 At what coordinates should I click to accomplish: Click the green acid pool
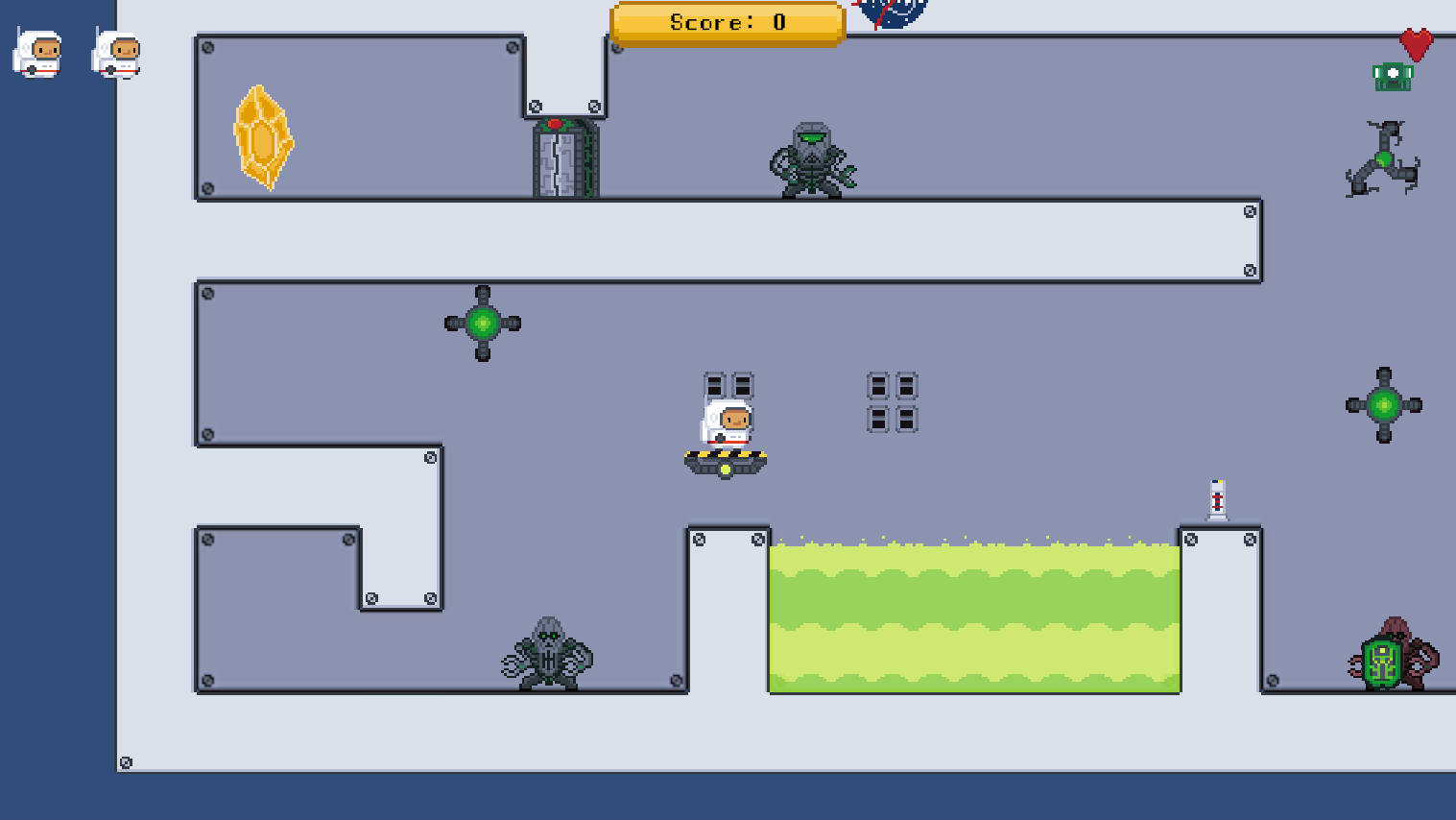[x=974, y=615]
